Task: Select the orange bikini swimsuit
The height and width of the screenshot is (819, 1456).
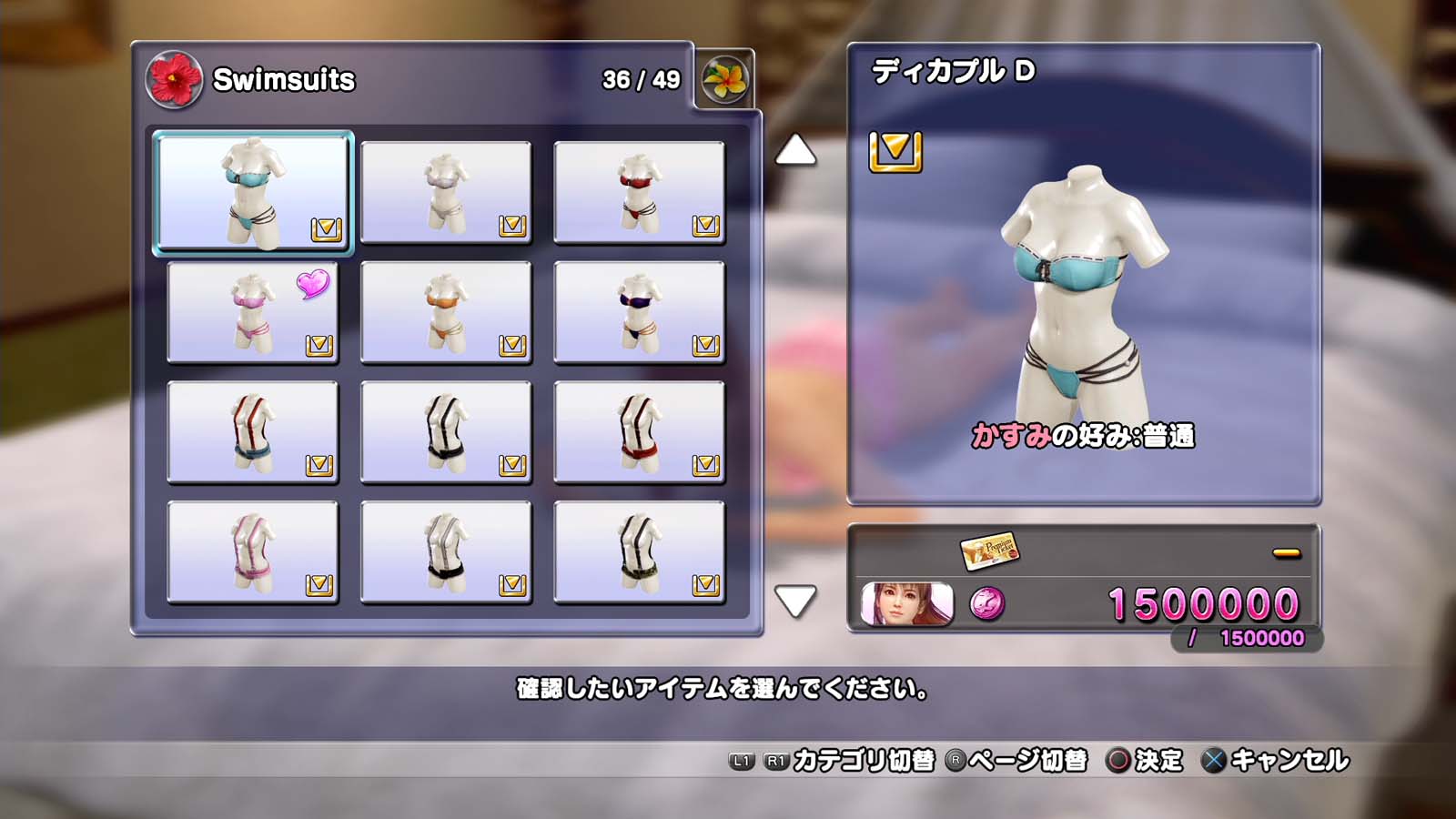Action: click(446, 312)
